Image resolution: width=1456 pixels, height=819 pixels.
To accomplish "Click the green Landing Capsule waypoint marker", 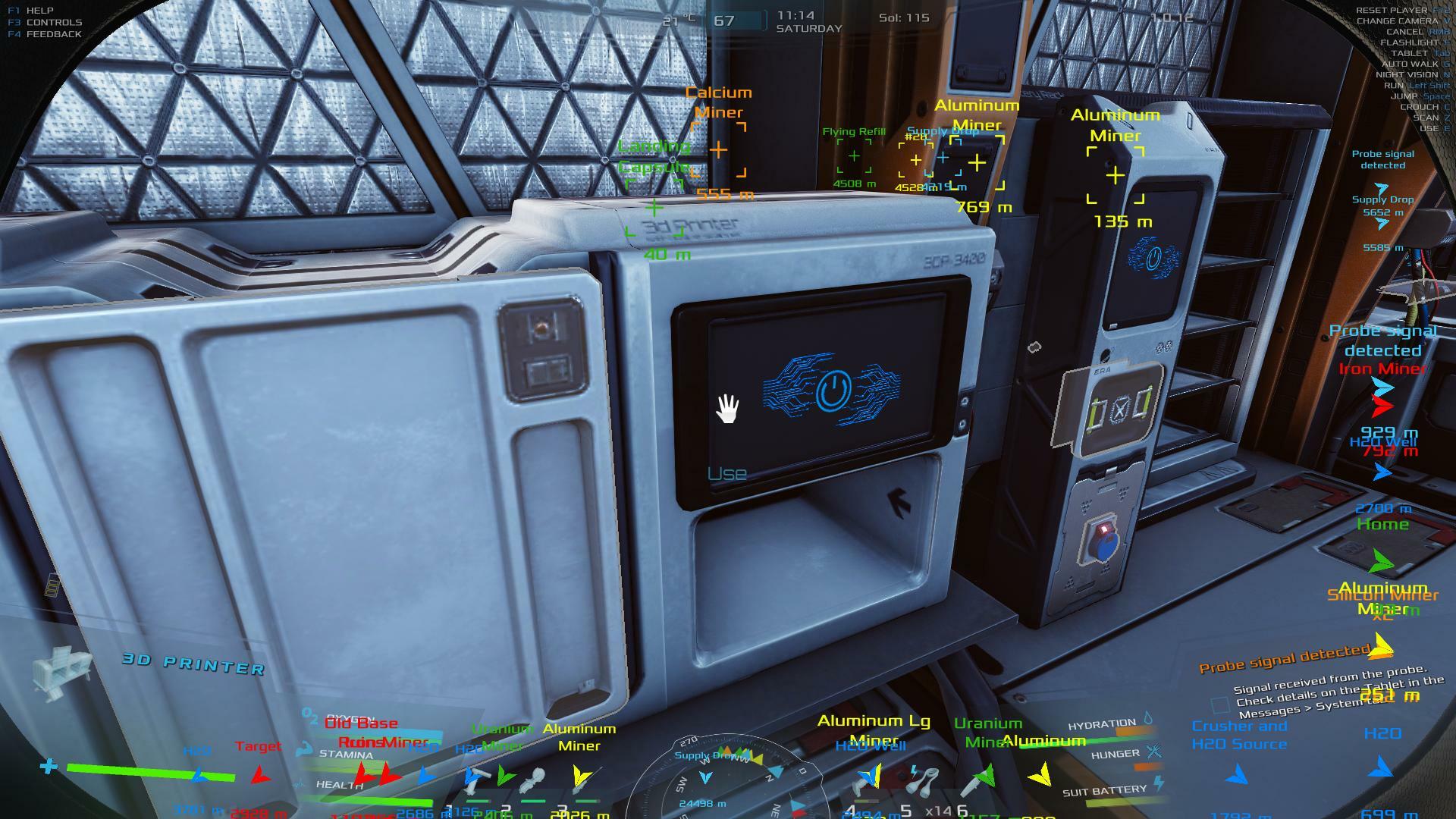I will (654, 207).
